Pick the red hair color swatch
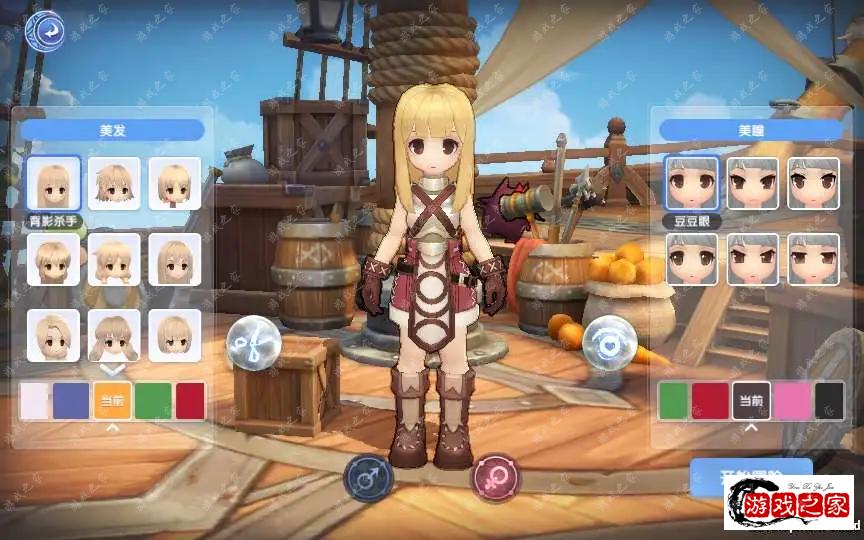 tap(190, 400)
